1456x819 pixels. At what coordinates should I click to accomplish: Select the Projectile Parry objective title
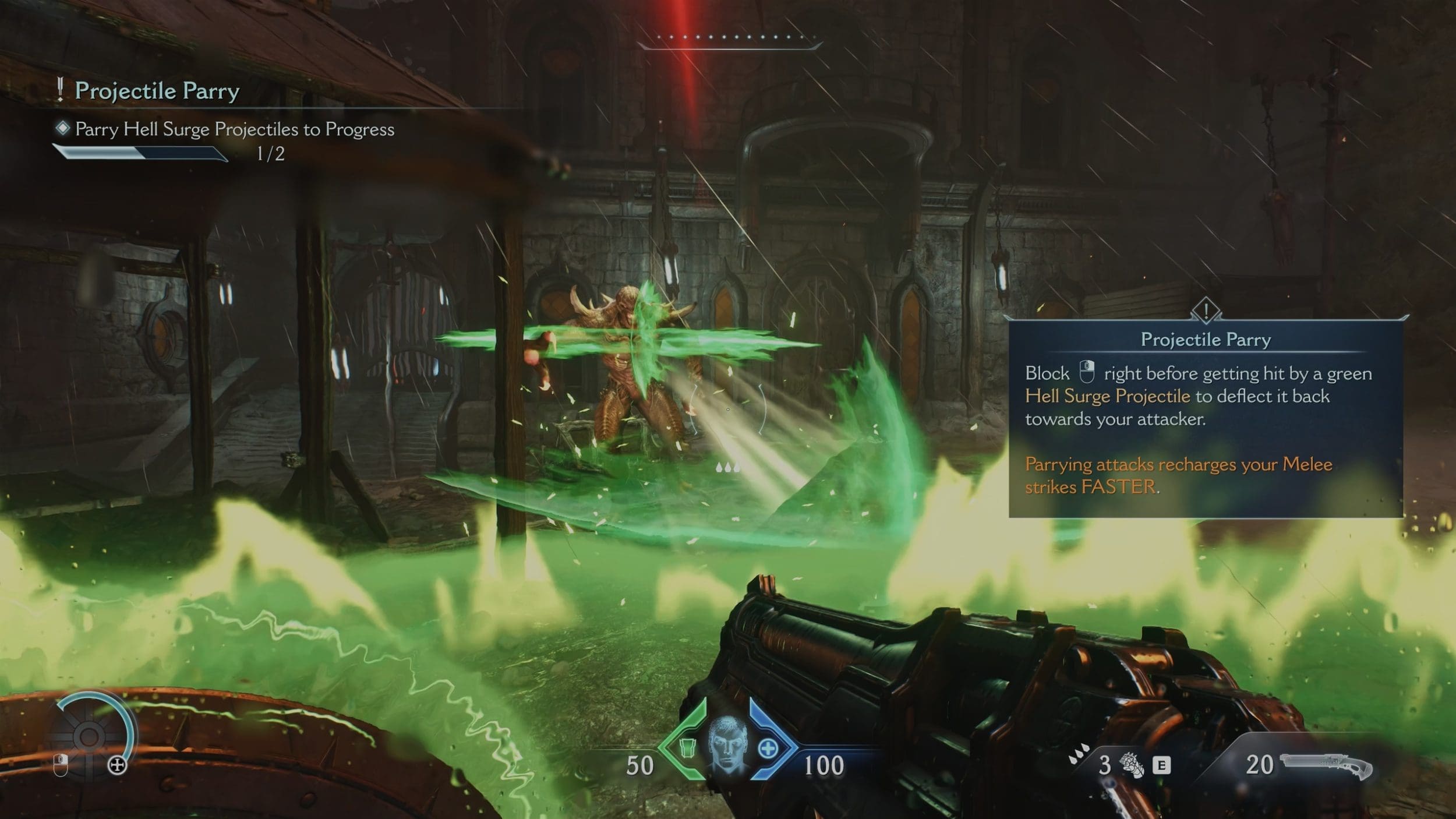157,91
